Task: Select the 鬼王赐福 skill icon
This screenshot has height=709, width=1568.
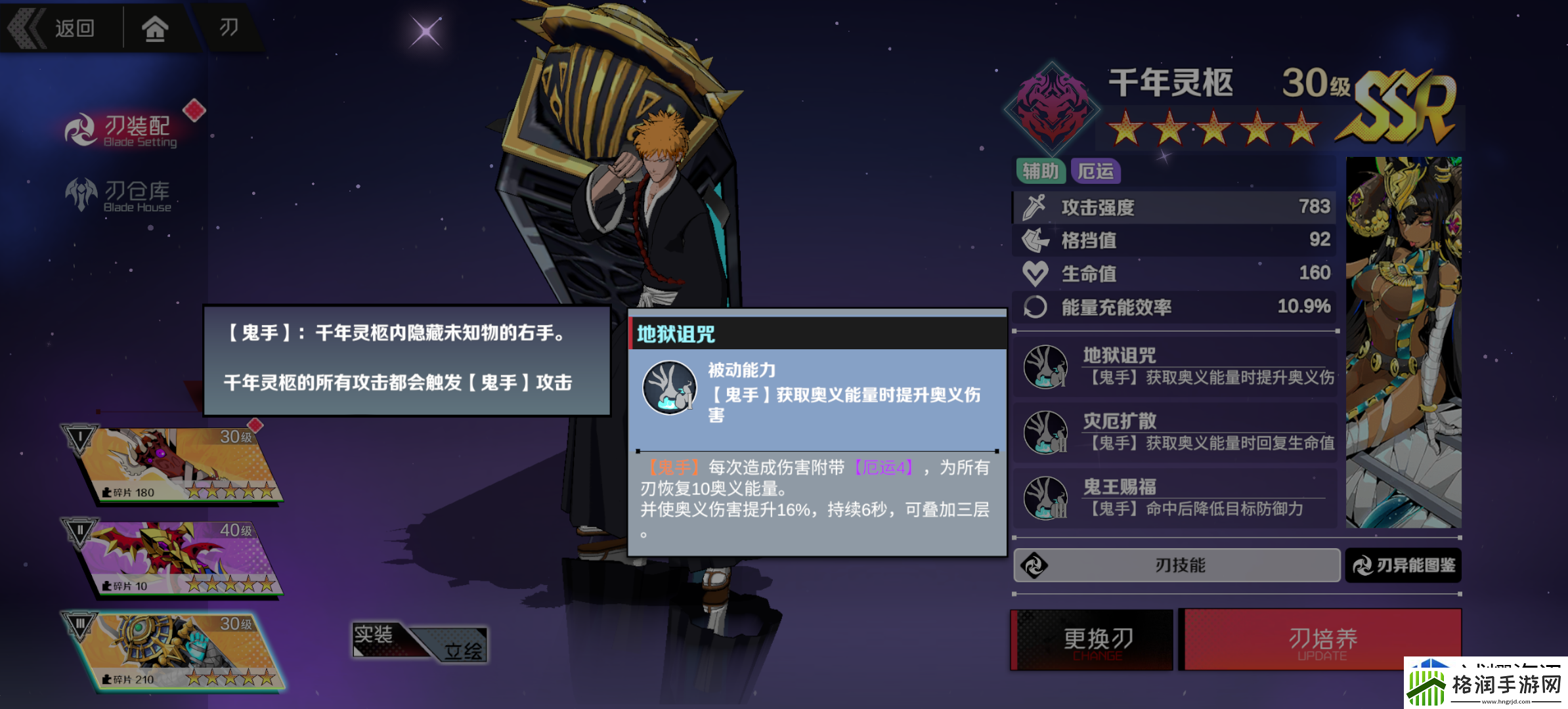Action: click(1045, 498)
